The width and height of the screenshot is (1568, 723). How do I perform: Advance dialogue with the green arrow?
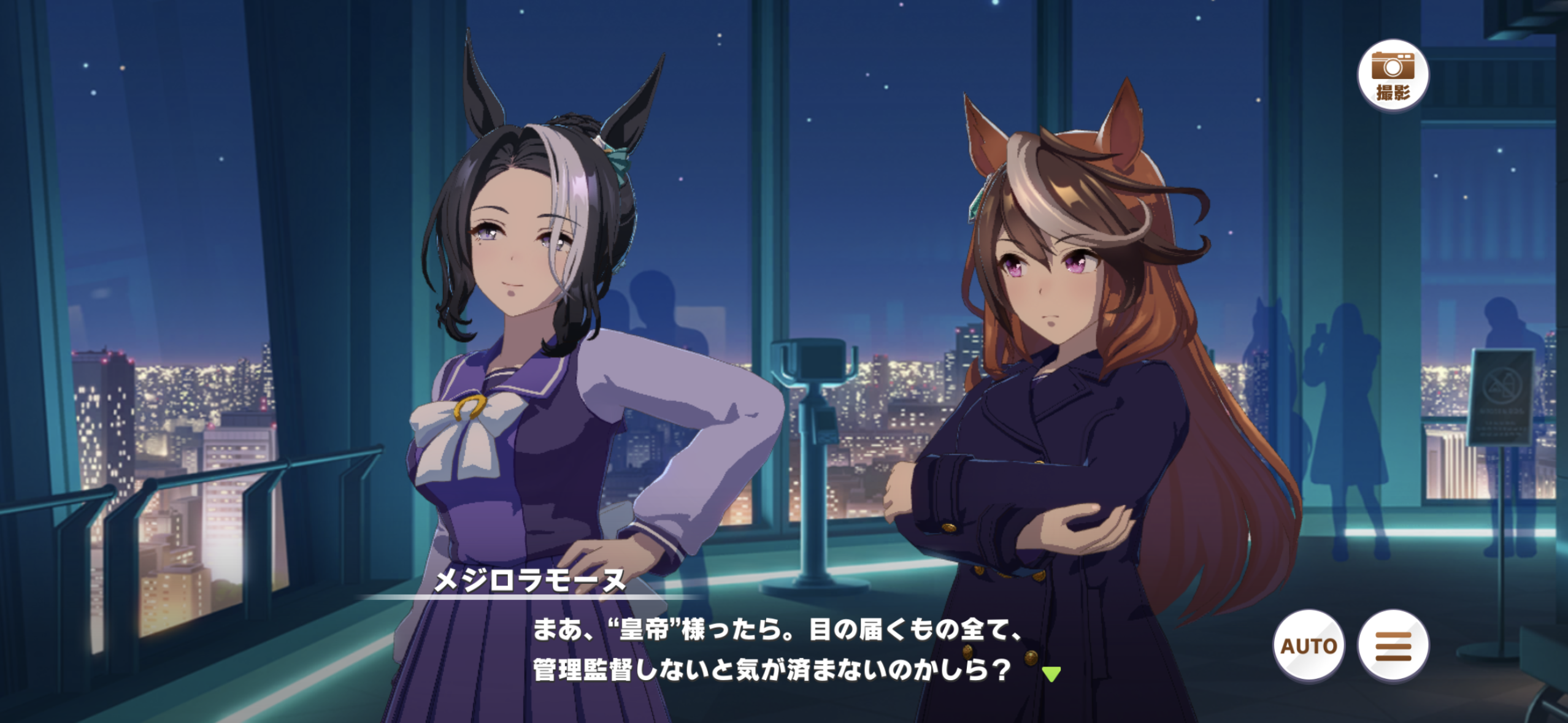[x=1051, y=674]
